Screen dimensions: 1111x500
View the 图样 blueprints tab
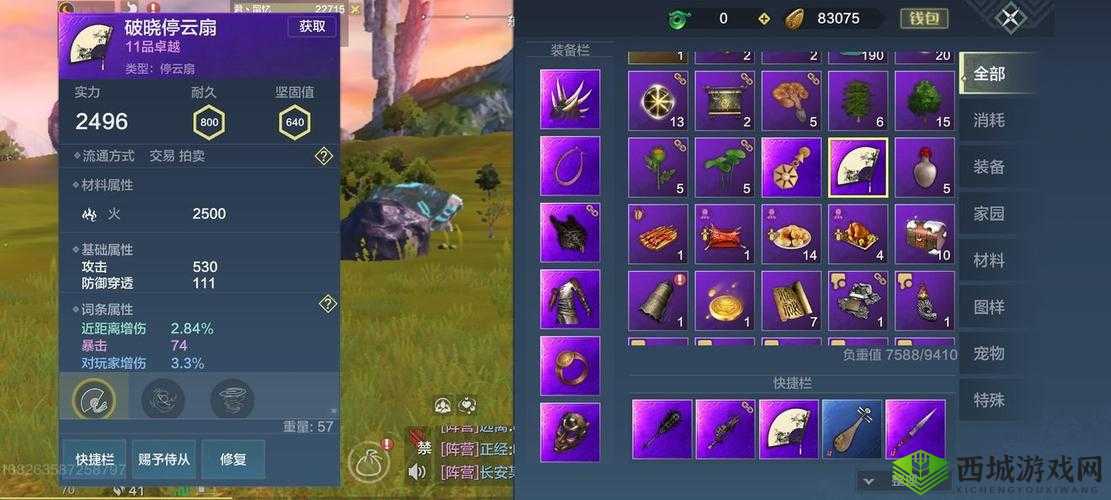[x=989, y=307]
